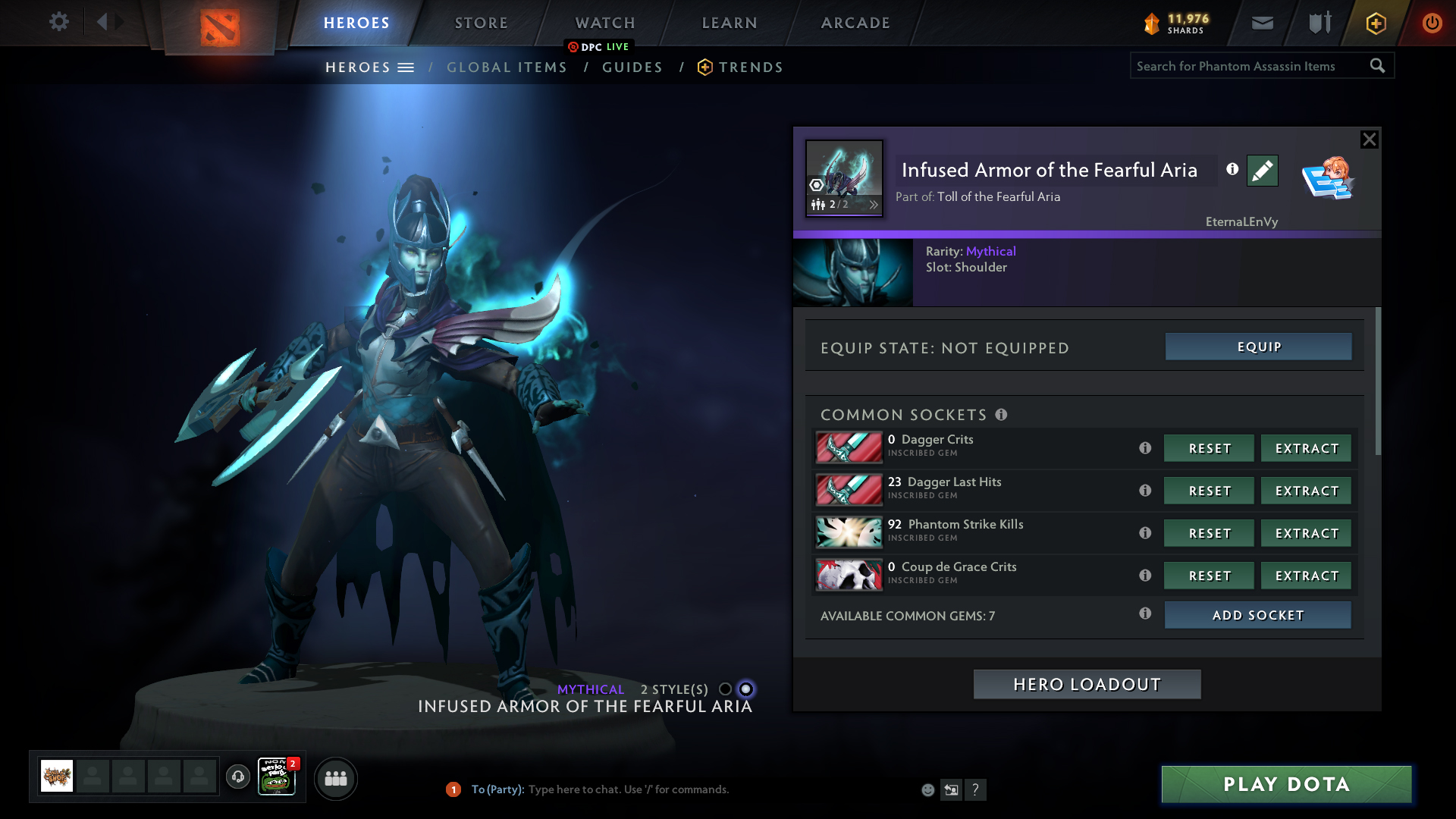Viewport: 1456px width, 819px height.
Task: Start matchmaking with Play Dota
Action: pyautogui.click(x=1286, y=784)
